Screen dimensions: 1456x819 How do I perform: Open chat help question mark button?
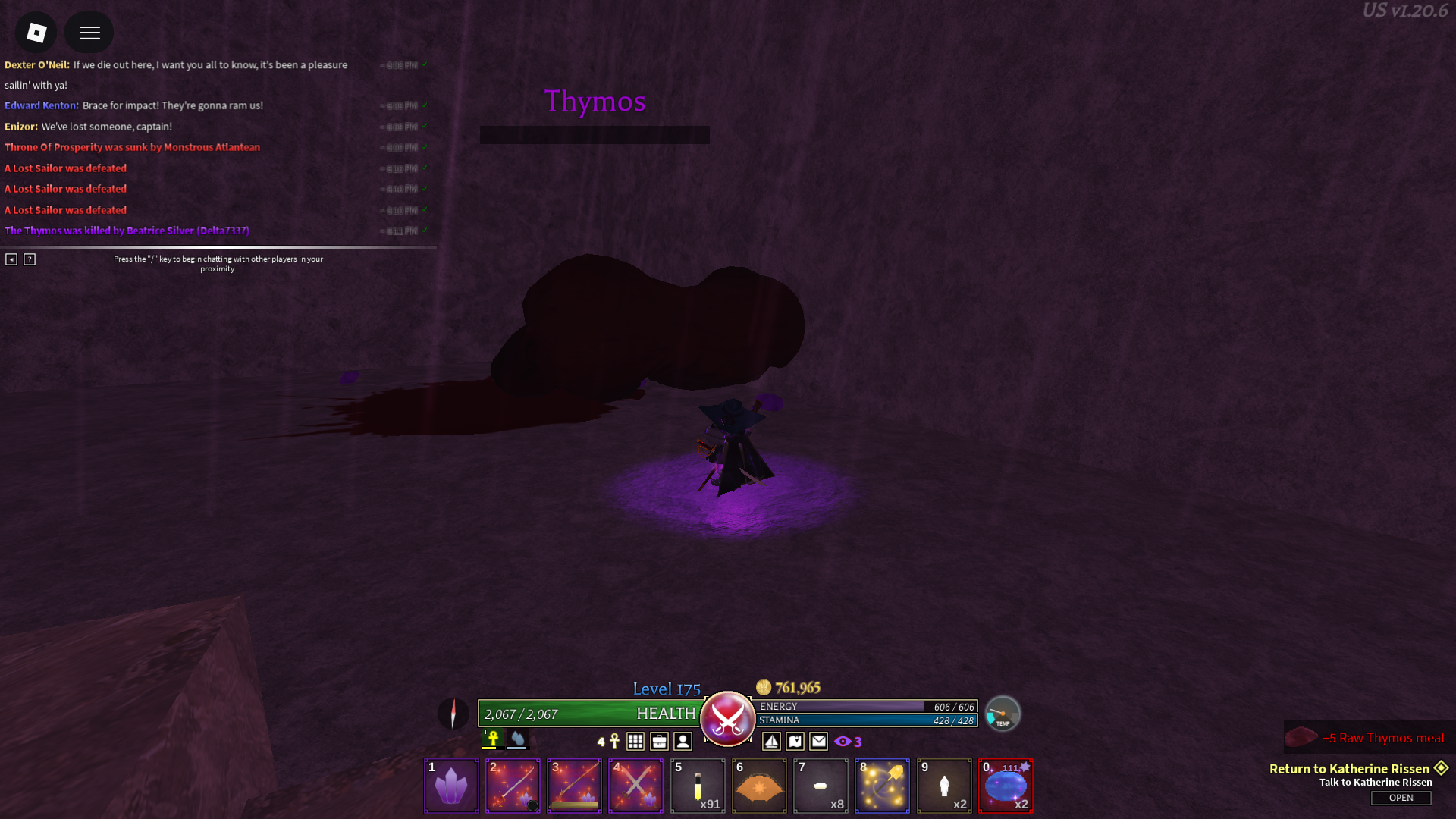point(30,259)
